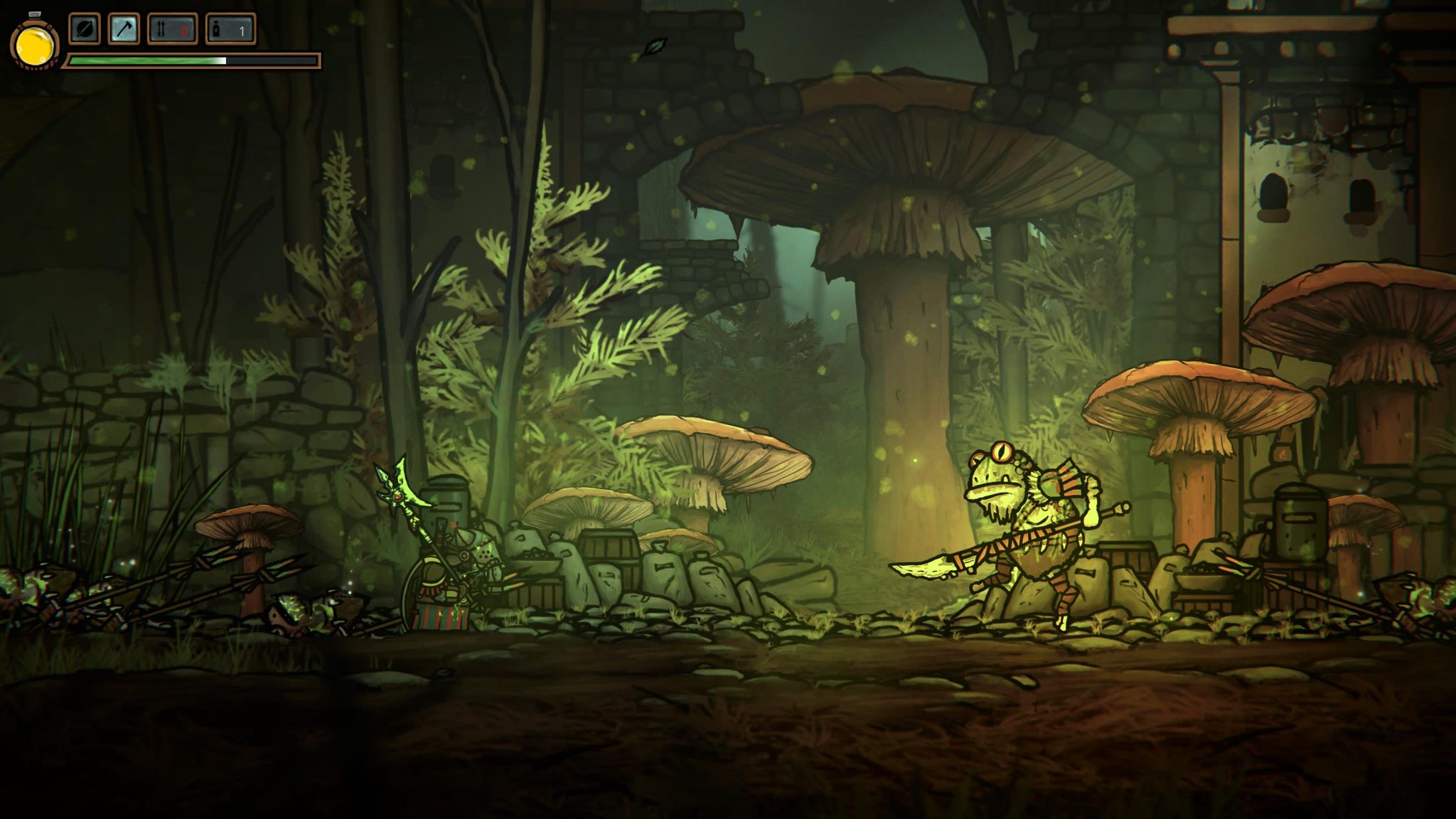Image resolution: width=1456 pixels, height=819 pixels.
Task: Click the tonic count number one
Action: (242, 29)
